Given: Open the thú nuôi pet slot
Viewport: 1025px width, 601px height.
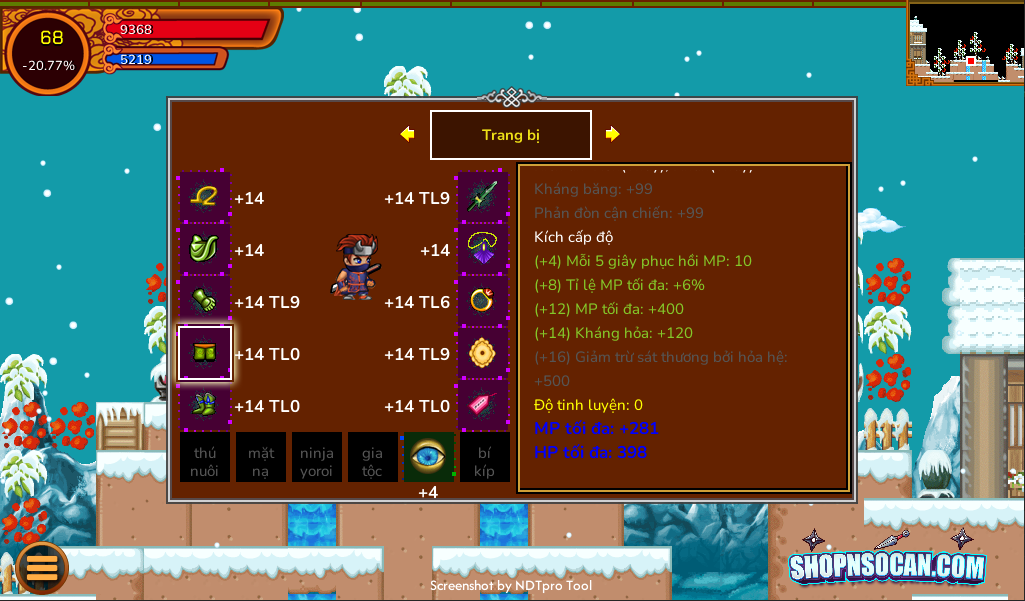Looking at the screenshot, I should pyautogui.click(x=205, y=457).
